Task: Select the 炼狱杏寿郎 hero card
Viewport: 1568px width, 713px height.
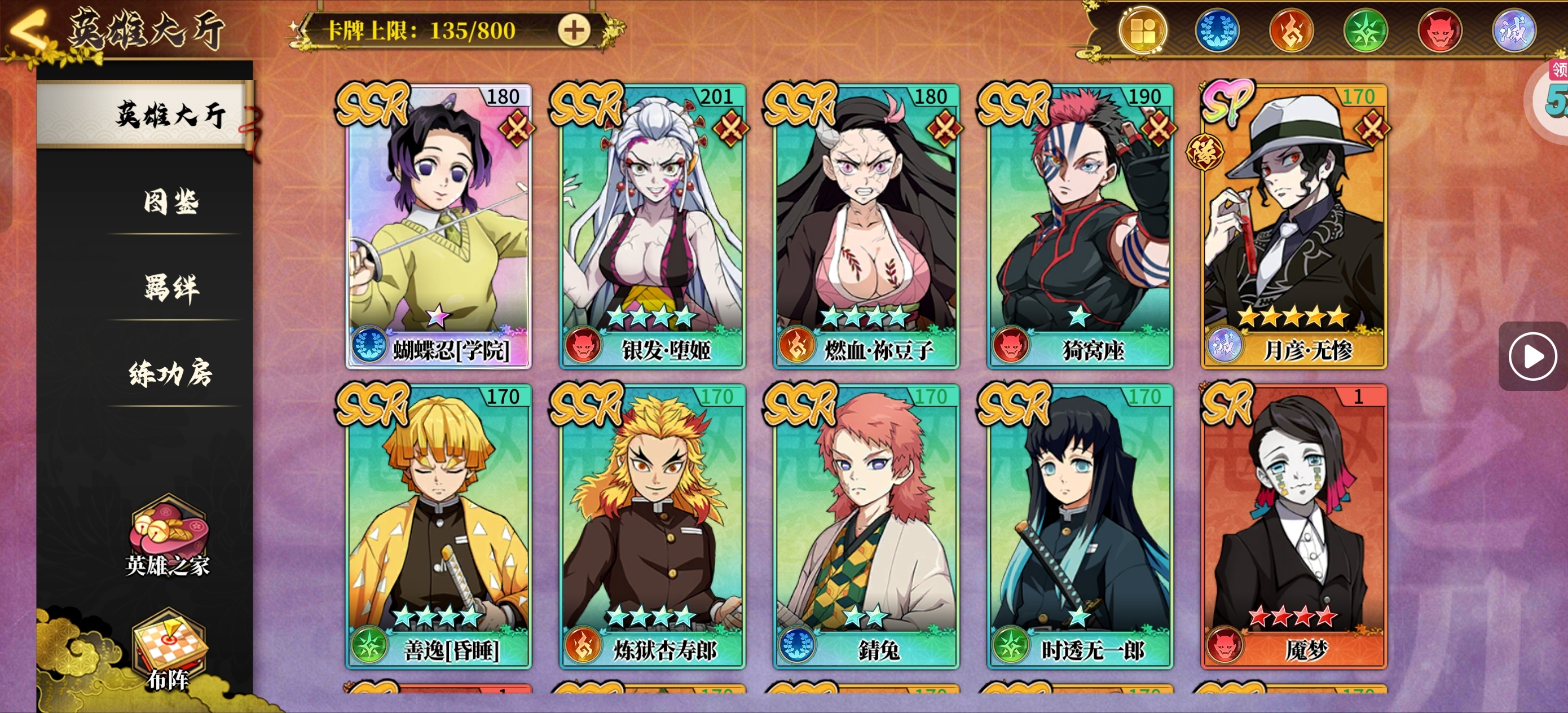Action: (x=653, y=527)
